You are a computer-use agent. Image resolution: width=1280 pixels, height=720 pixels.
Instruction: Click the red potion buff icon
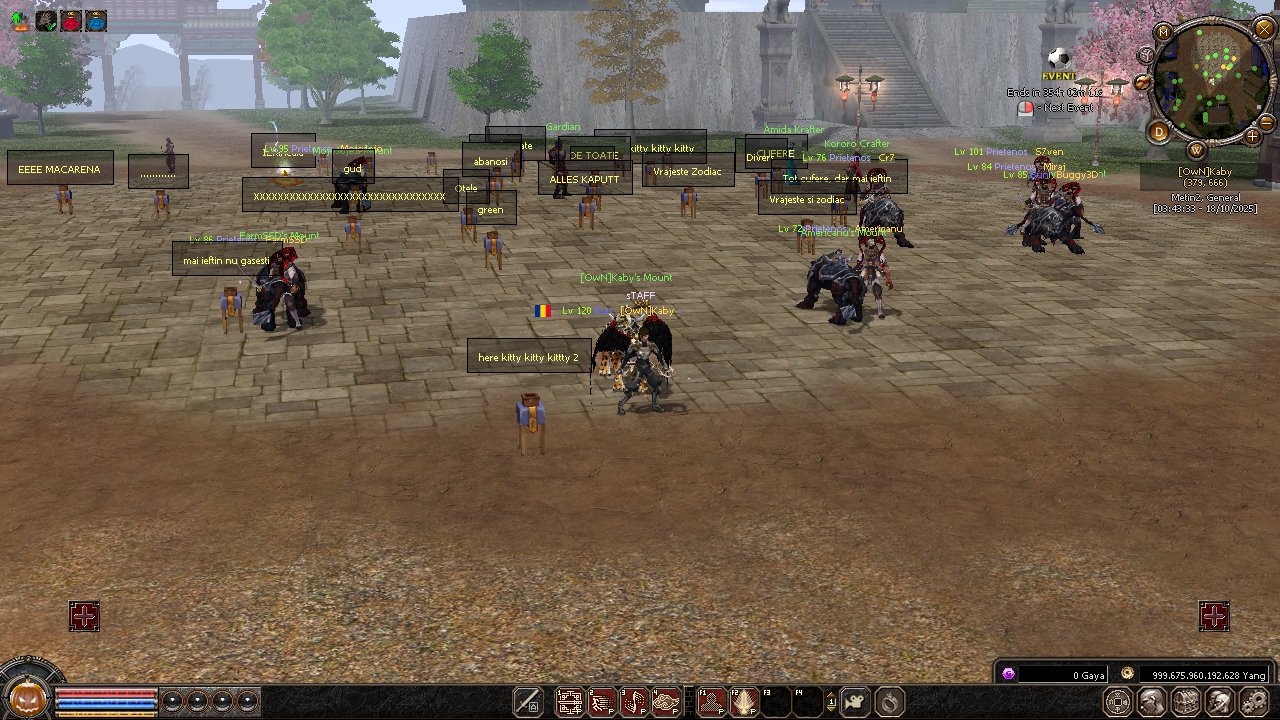click(x=71, y=21)
